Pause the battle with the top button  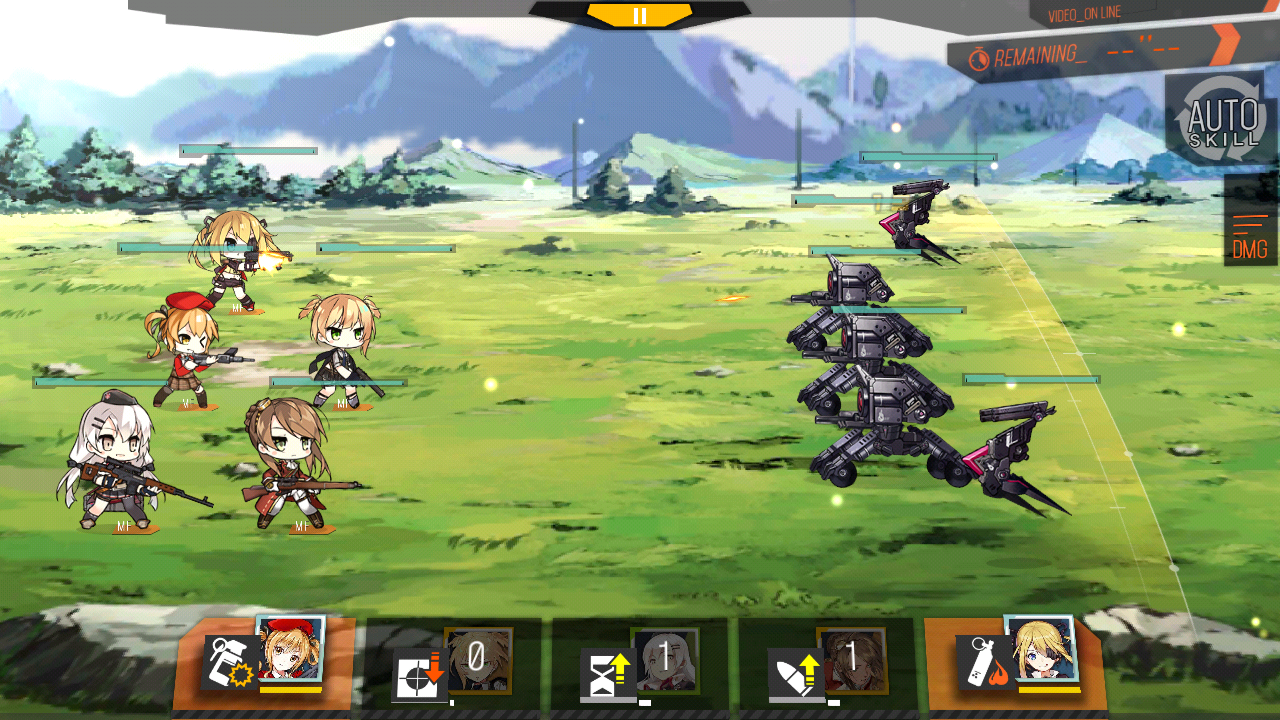(x=640, y=15)
